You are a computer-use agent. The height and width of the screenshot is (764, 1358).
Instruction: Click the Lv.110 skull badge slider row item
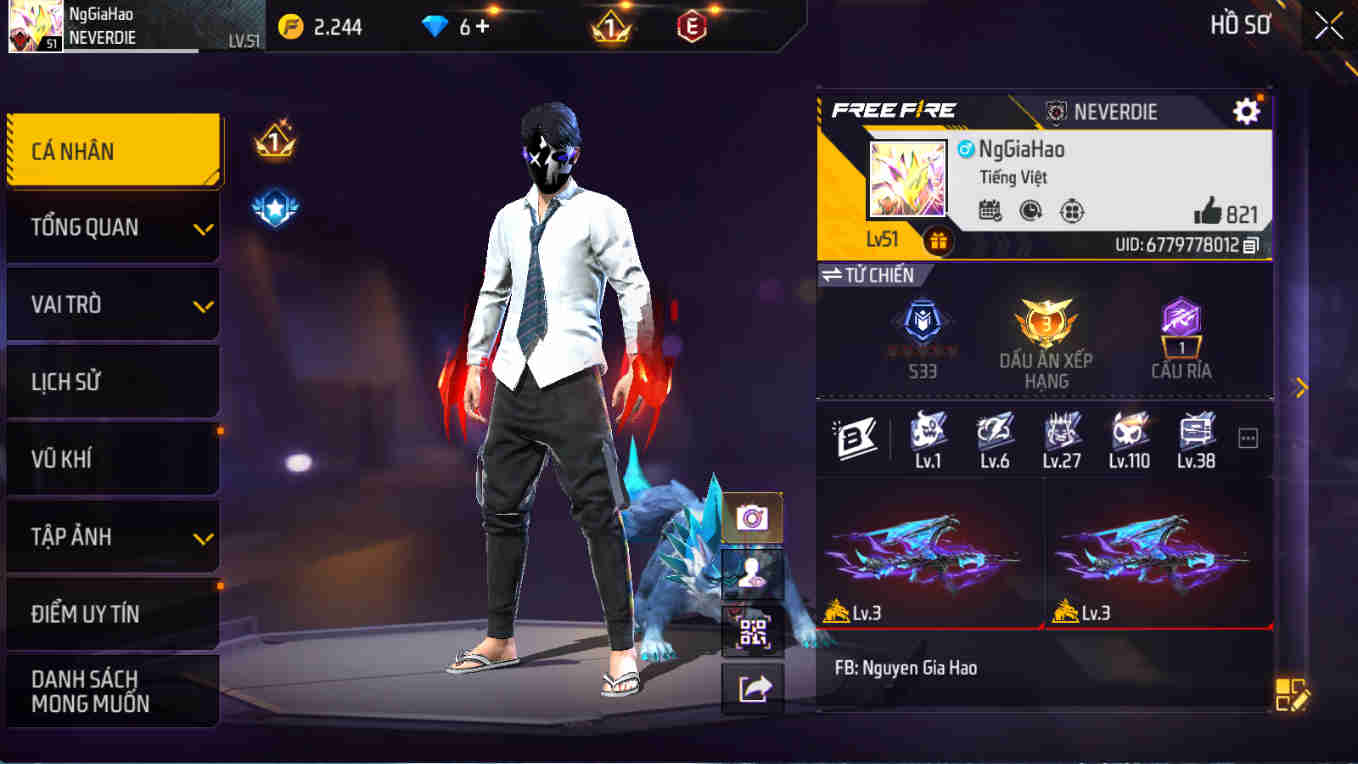[1129, 437]
